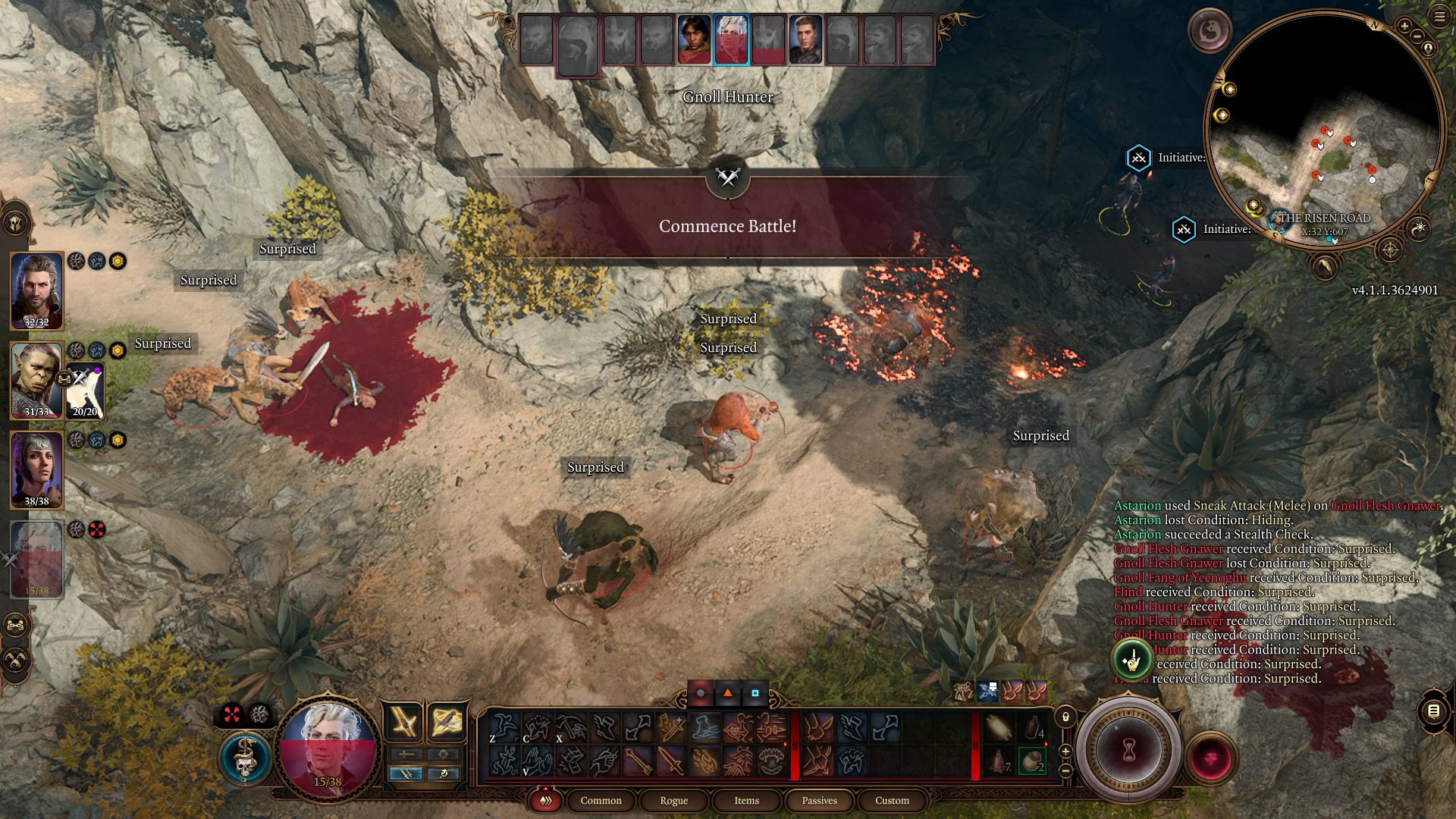The height and width of the screenshot is (819, 1456).
Task: Select the Custom hotbar tab
Action: click(892, 801)
